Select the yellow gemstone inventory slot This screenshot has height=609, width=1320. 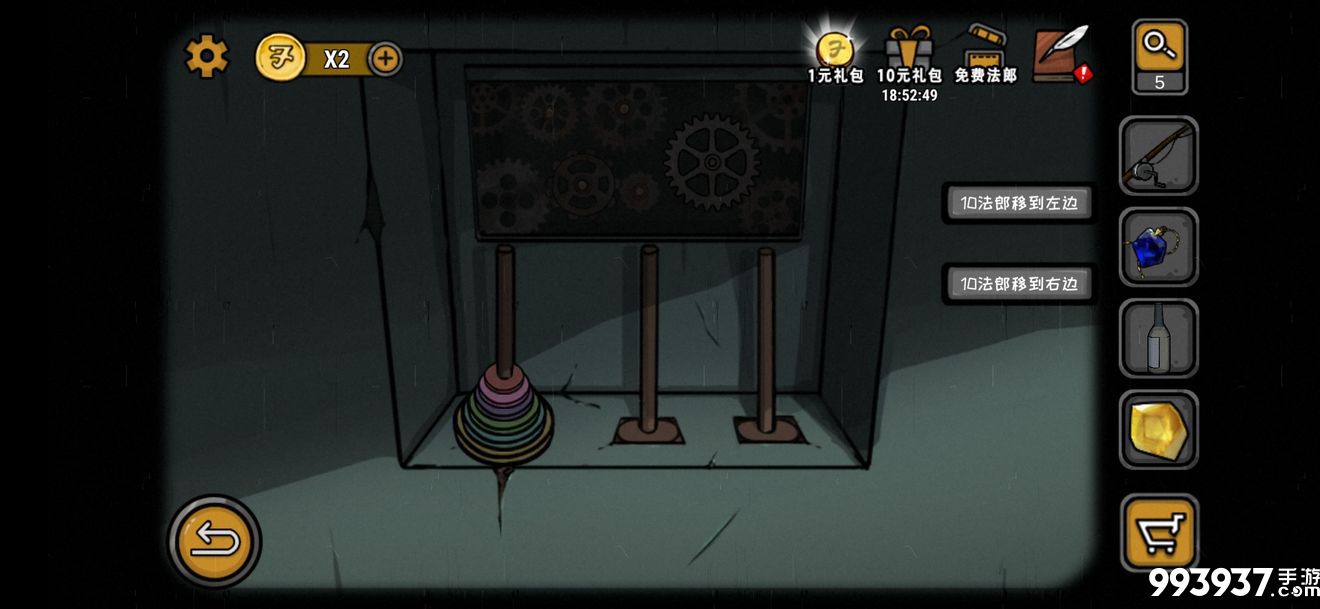tap(1158, 429)
